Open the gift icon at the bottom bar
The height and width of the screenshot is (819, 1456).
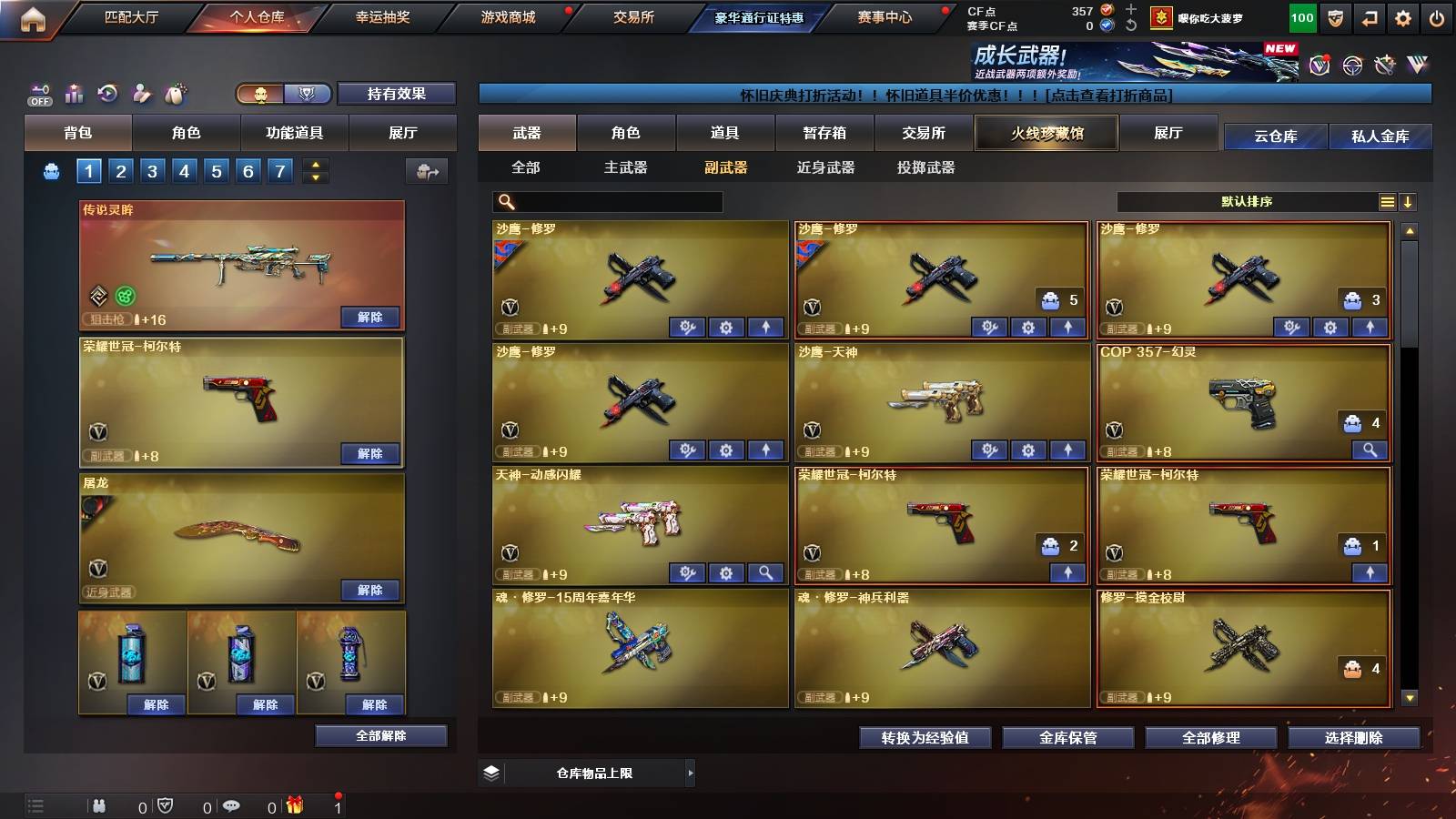(293, 805)
